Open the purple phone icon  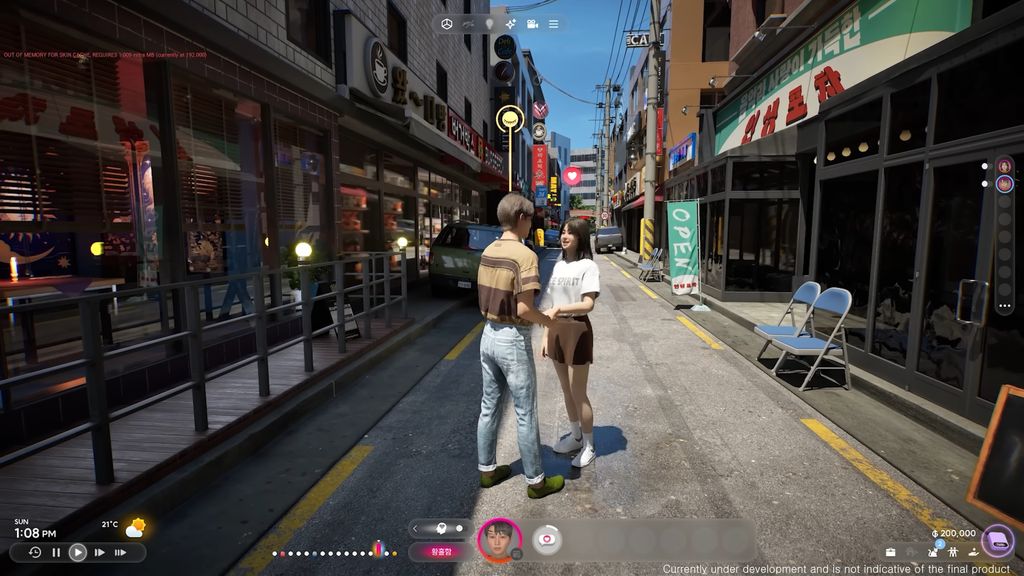(997, 541)
